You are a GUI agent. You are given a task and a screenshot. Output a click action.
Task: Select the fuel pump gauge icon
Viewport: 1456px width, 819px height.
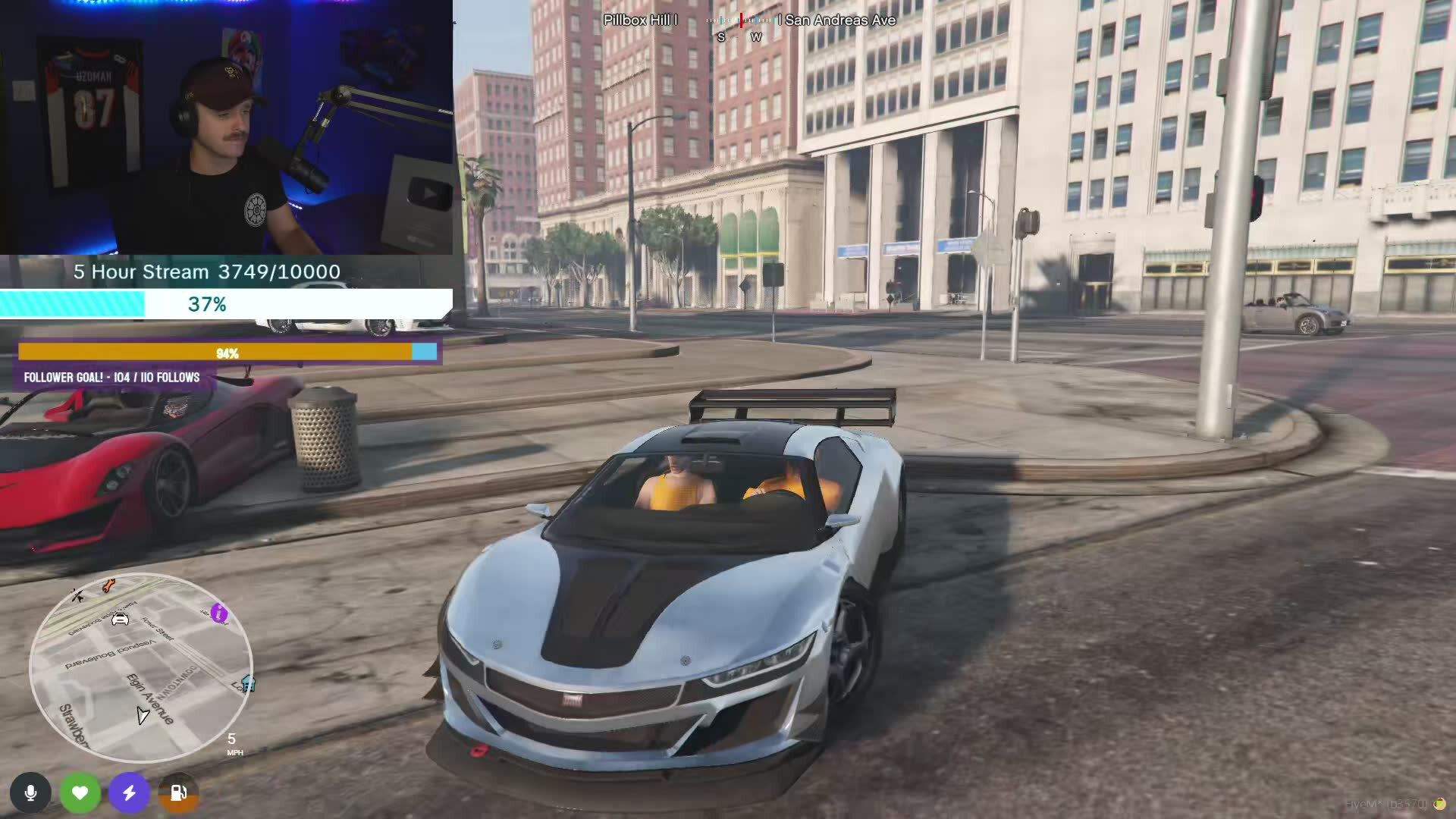tap(179, 793)
